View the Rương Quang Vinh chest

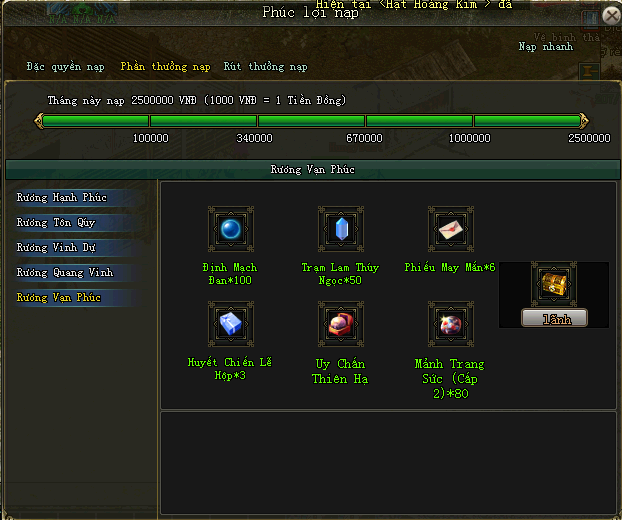(x=64, y=273)
